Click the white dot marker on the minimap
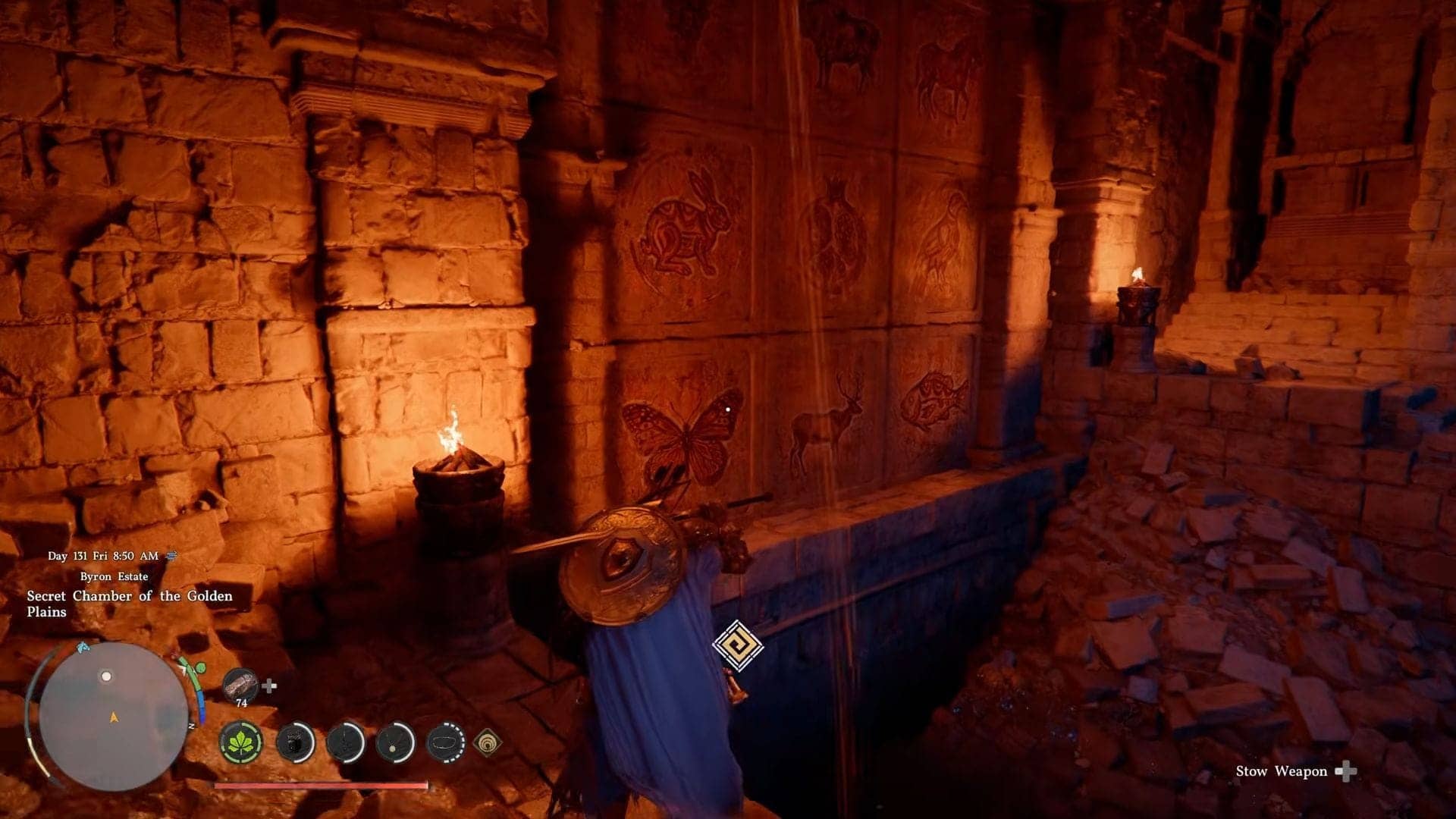1456x819 pixels. pos(106,675)
